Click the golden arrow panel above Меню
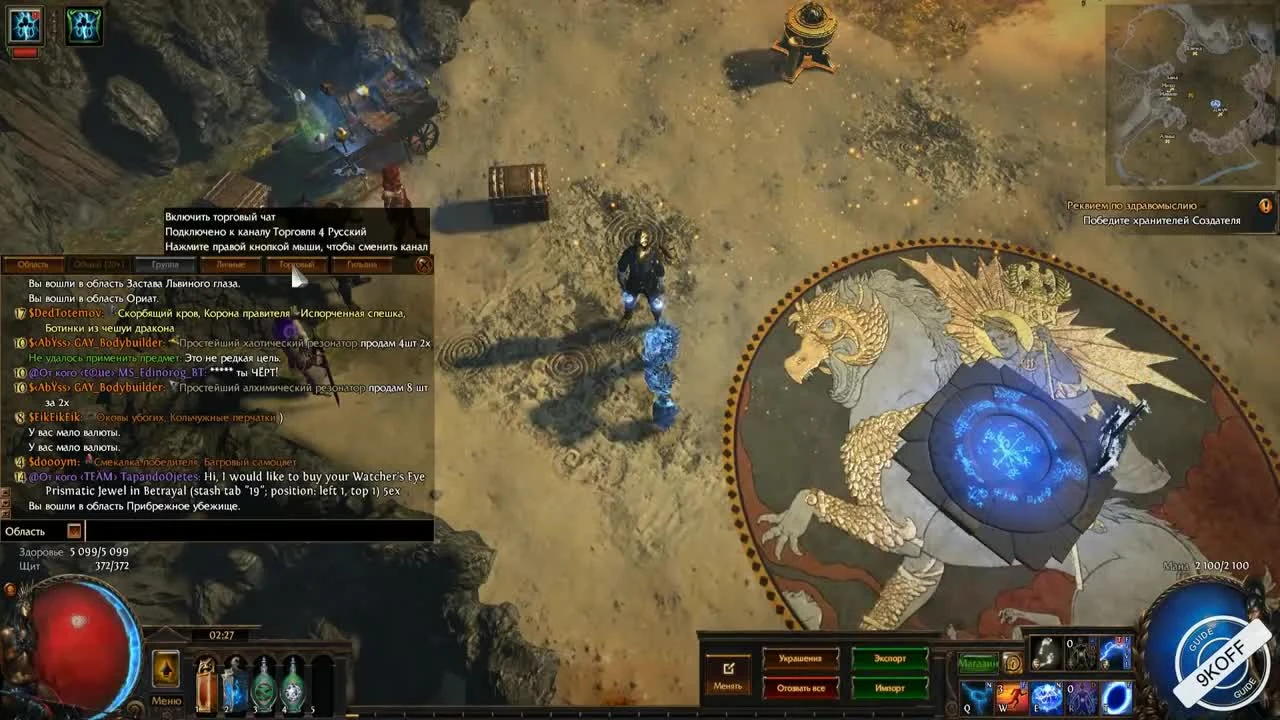1280x720 pixels. pos(166,670)
